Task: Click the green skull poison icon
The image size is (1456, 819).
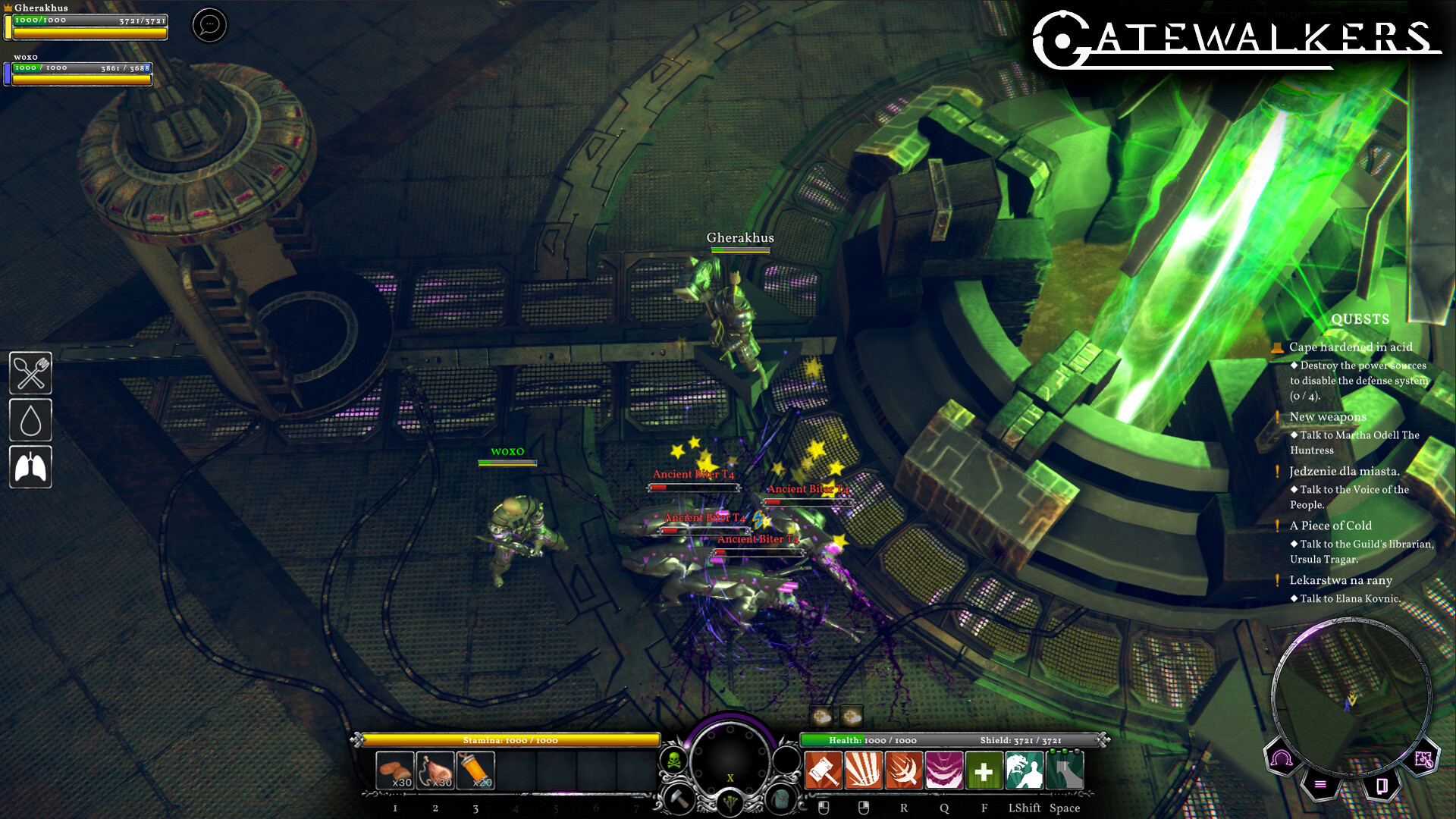Action: click(673, 761)
